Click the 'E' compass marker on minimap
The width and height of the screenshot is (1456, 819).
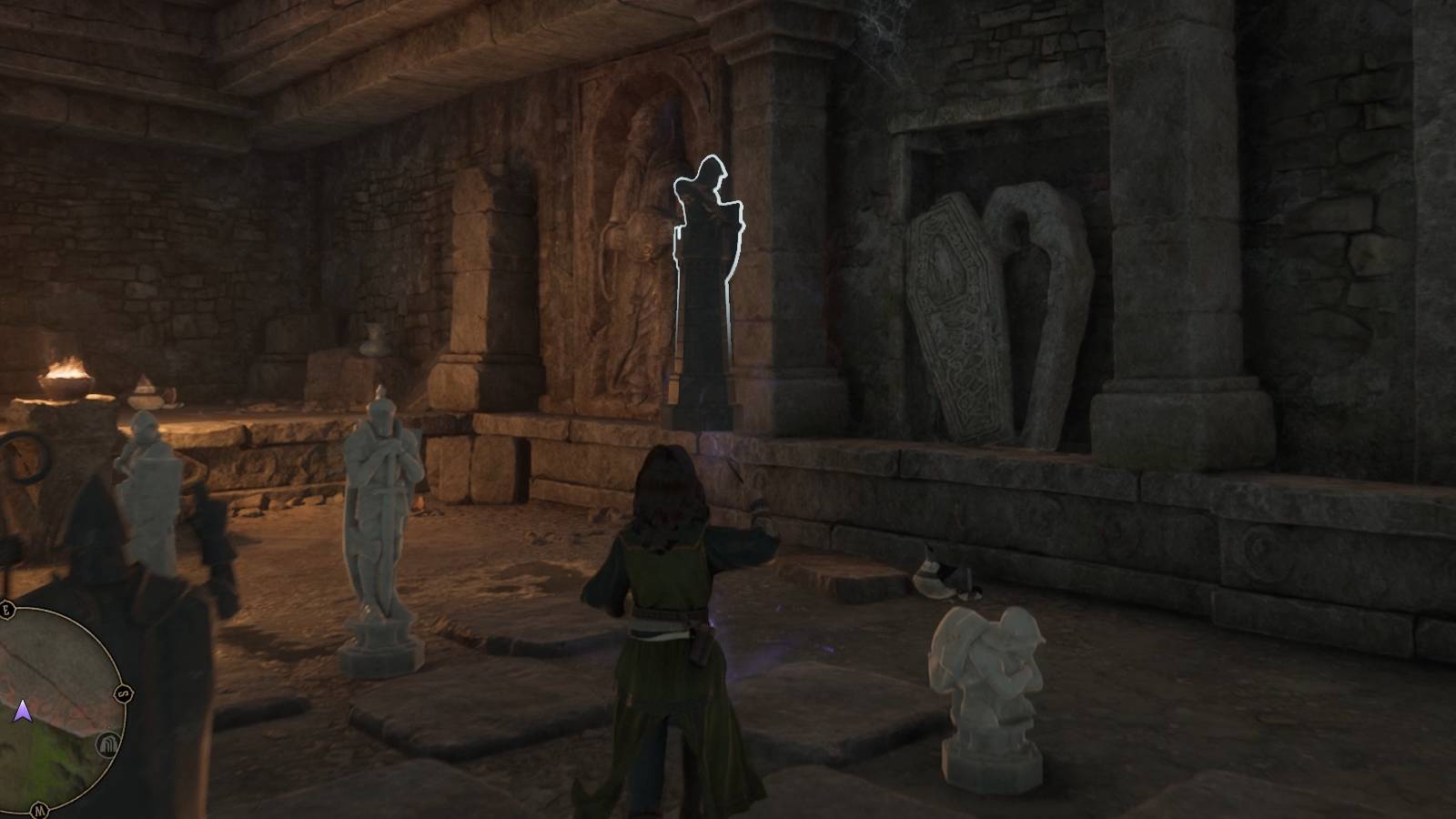pyautogui.click(x=6, y=608)
